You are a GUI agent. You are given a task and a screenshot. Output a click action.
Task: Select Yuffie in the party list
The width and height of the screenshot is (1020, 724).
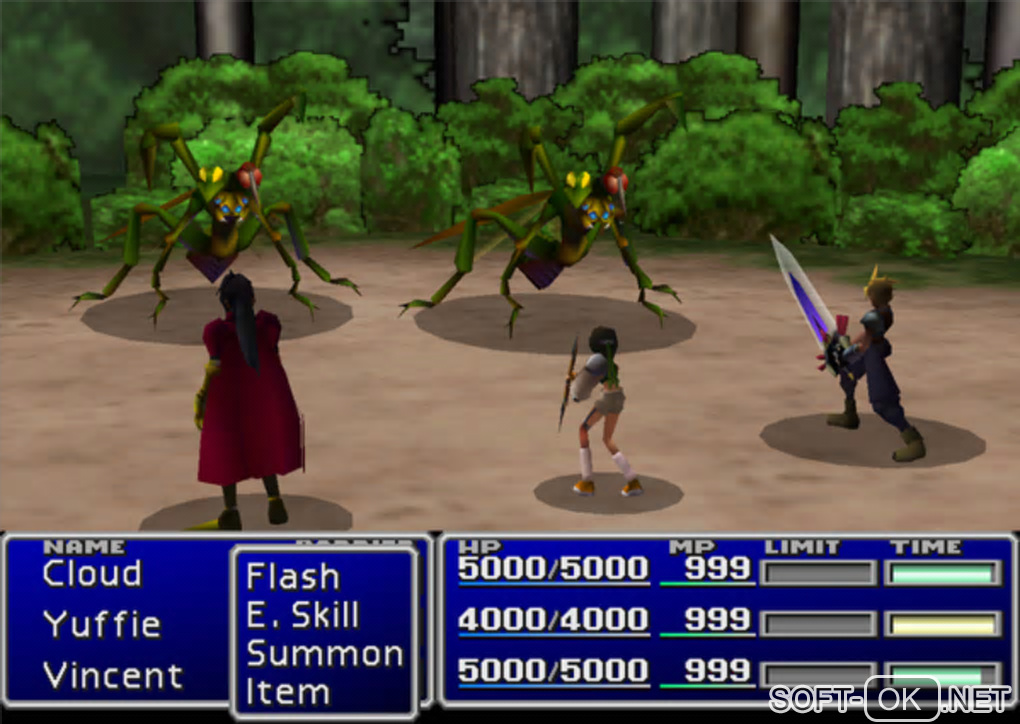tap(102, 625)
